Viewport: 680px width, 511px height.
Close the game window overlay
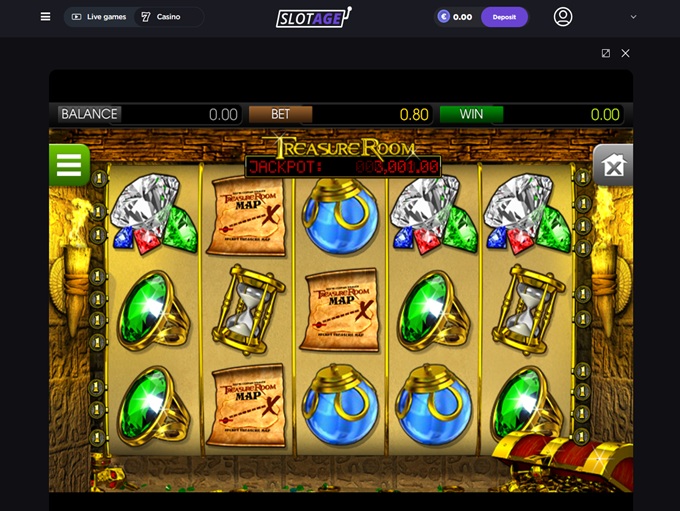(x=626, y=53)
